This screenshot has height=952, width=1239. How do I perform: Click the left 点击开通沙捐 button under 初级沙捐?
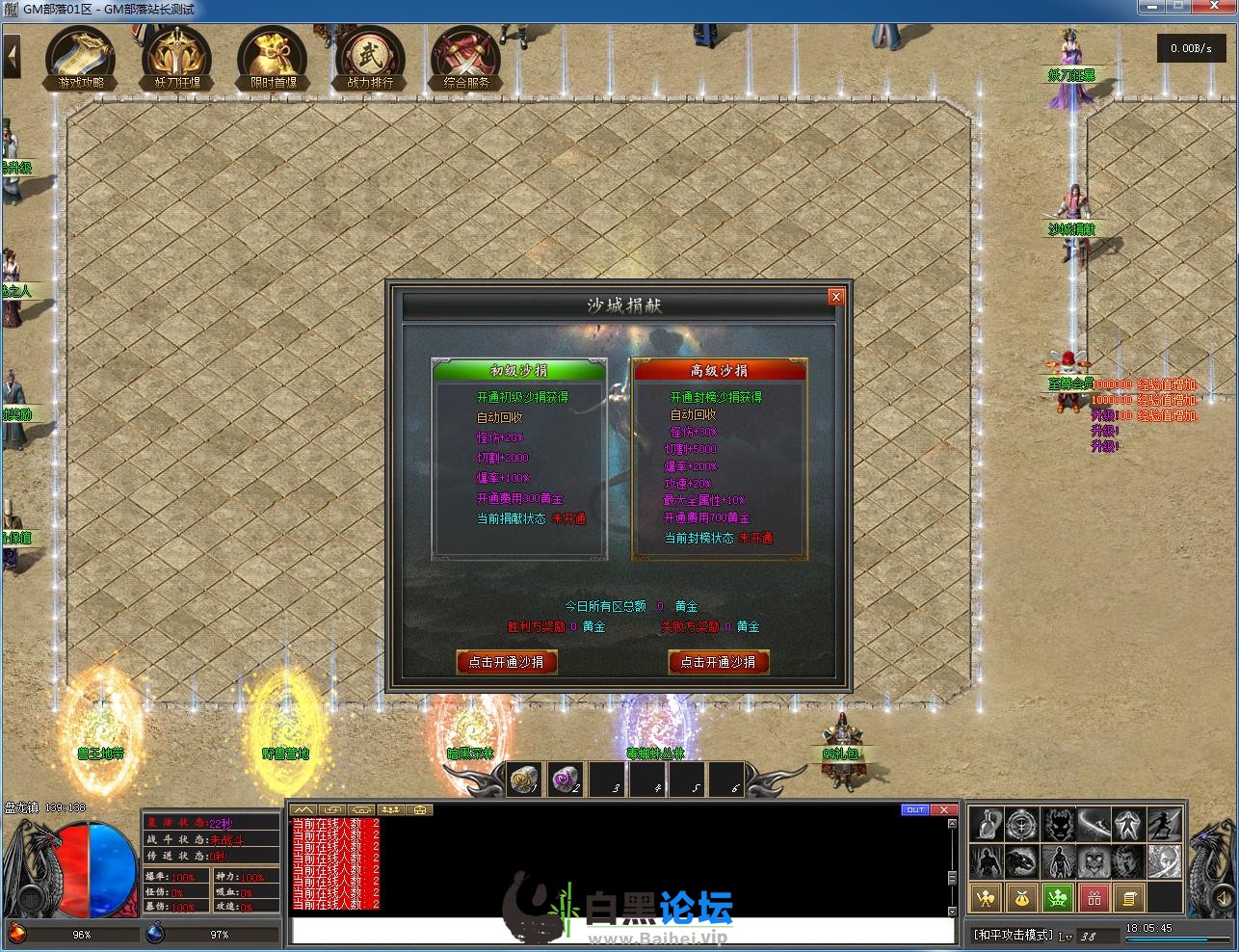click(x=506, y=662)
